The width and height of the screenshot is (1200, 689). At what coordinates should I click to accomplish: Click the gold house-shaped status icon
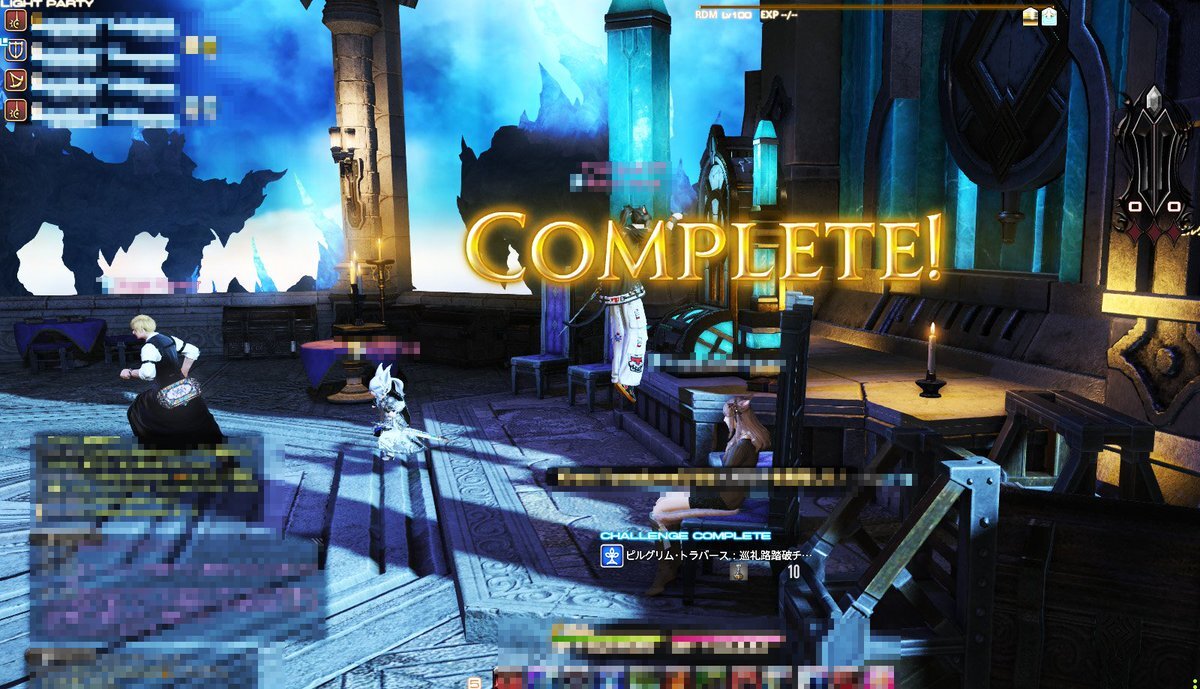pos(1031,16)
